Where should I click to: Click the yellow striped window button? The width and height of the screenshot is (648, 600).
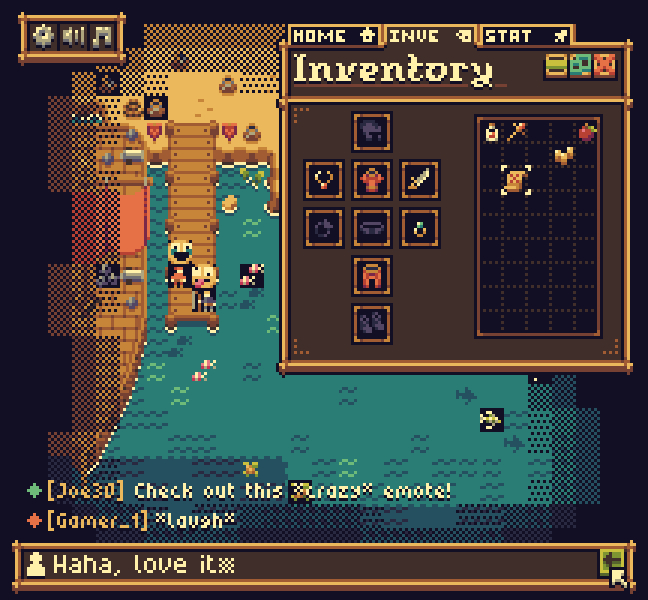[x=556, y=67]
